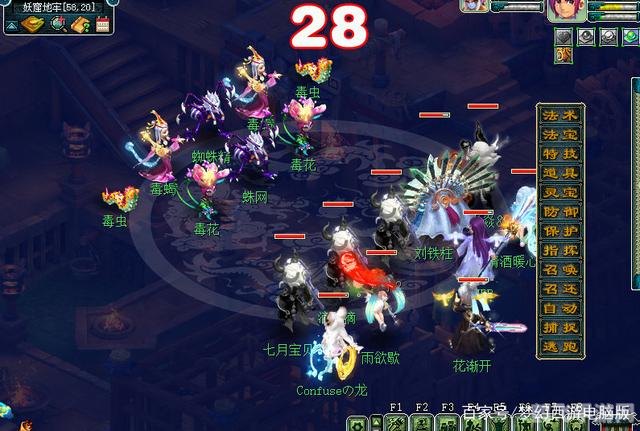Click the magnifying glass search icon
640x431 pixels.
(60, 24)
